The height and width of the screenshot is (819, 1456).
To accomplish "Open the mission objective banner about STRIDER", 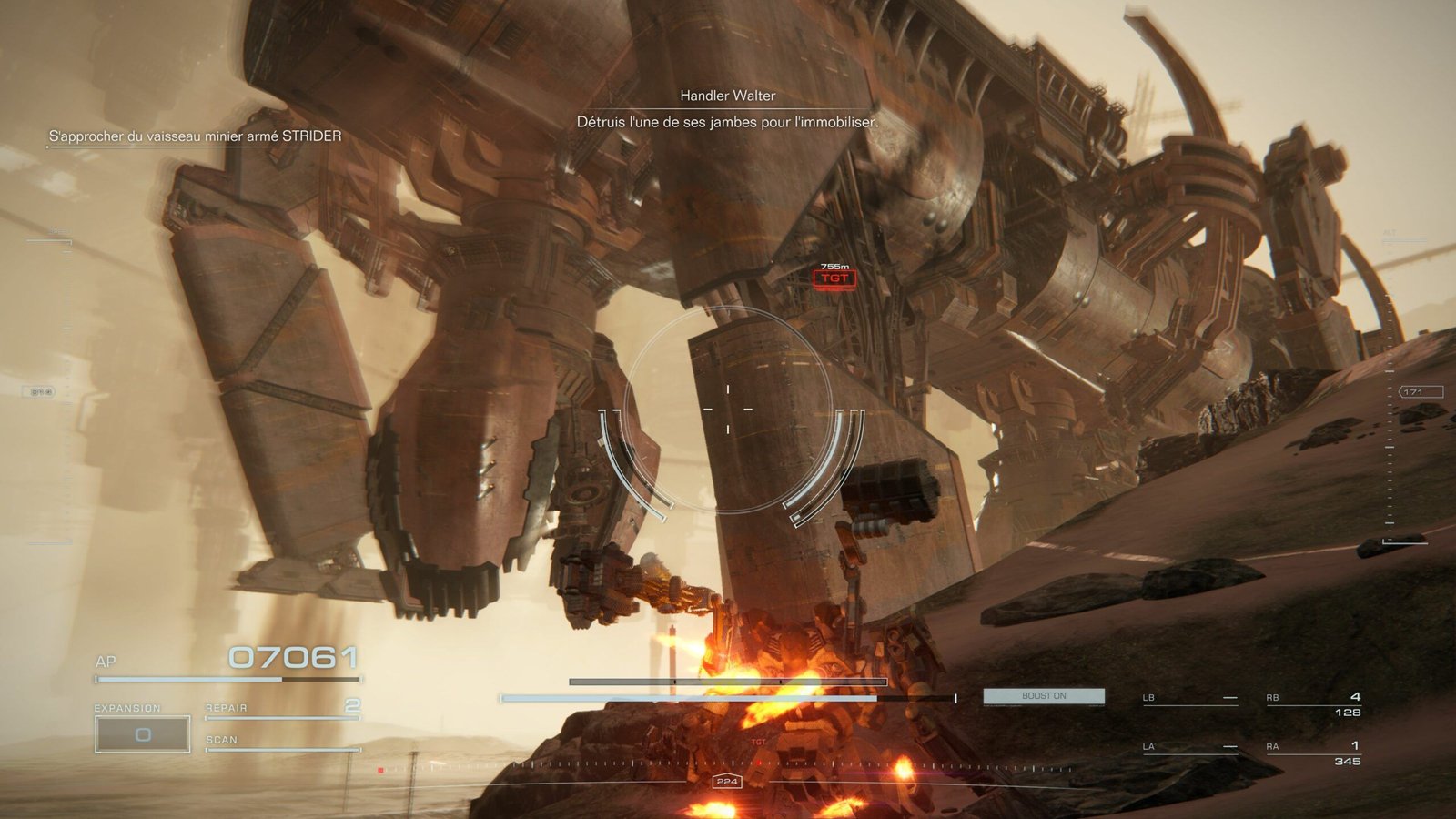I will tap(195, 136).
